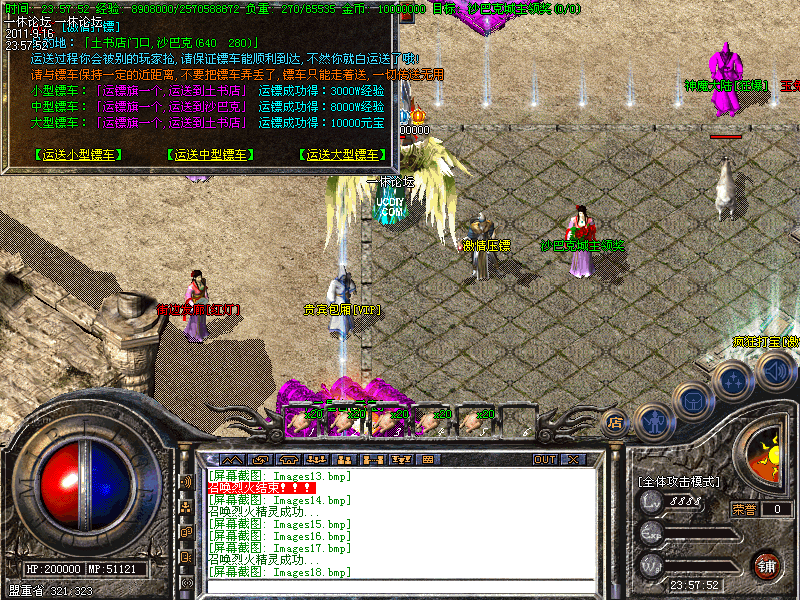The image size is (800, 600).
Task: Open the character figure round button
Action: click(653, 420)
